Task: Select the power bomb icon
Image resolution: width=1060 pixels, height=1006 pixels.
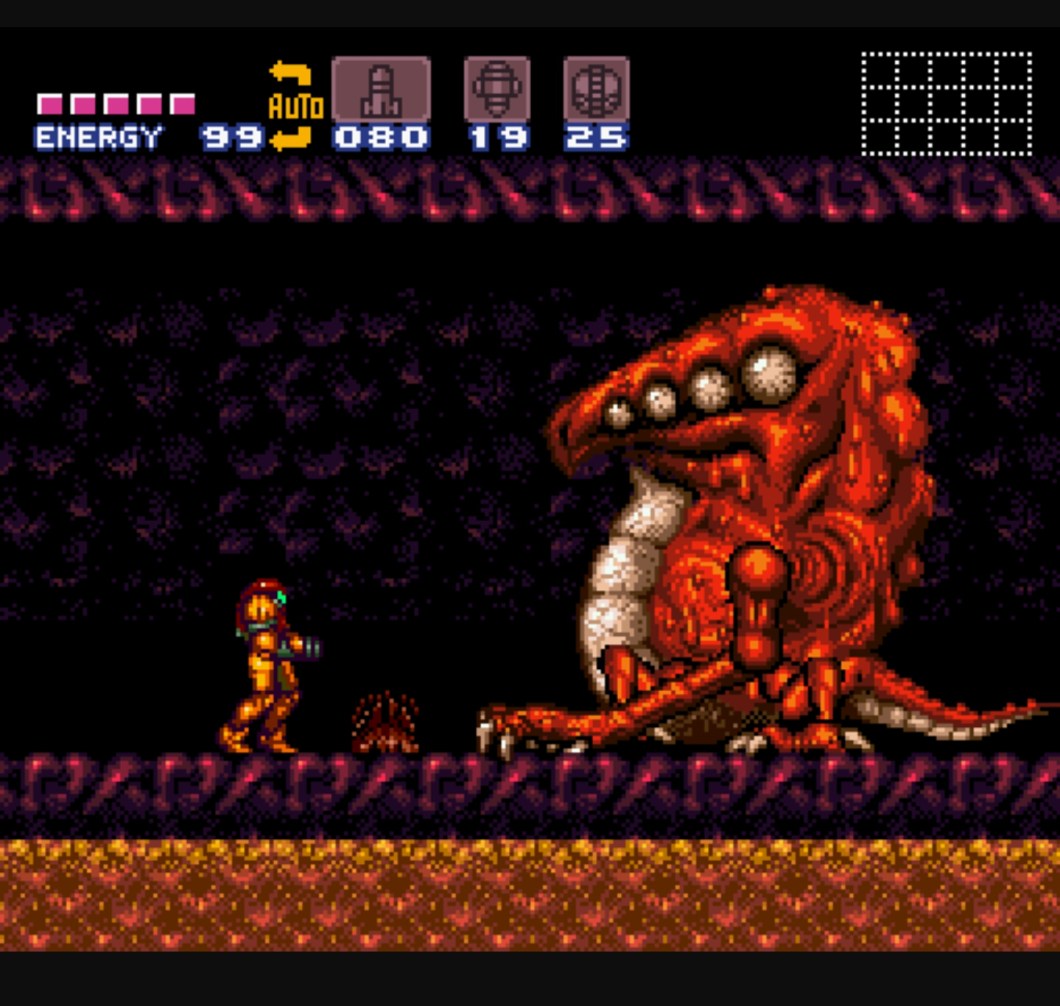Action: click(596, 90)
